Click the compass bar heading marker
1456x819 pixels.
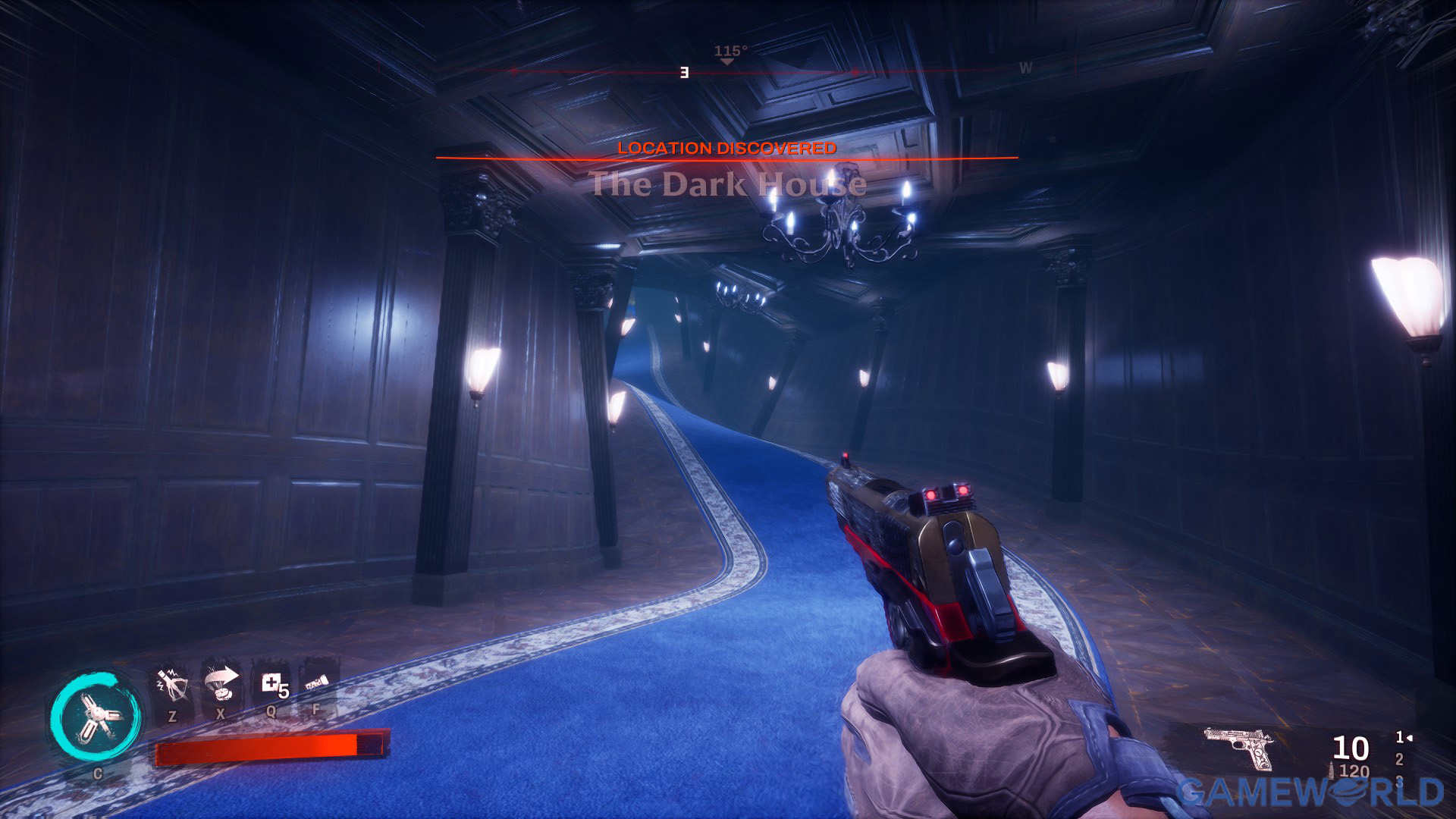[726, 60]
